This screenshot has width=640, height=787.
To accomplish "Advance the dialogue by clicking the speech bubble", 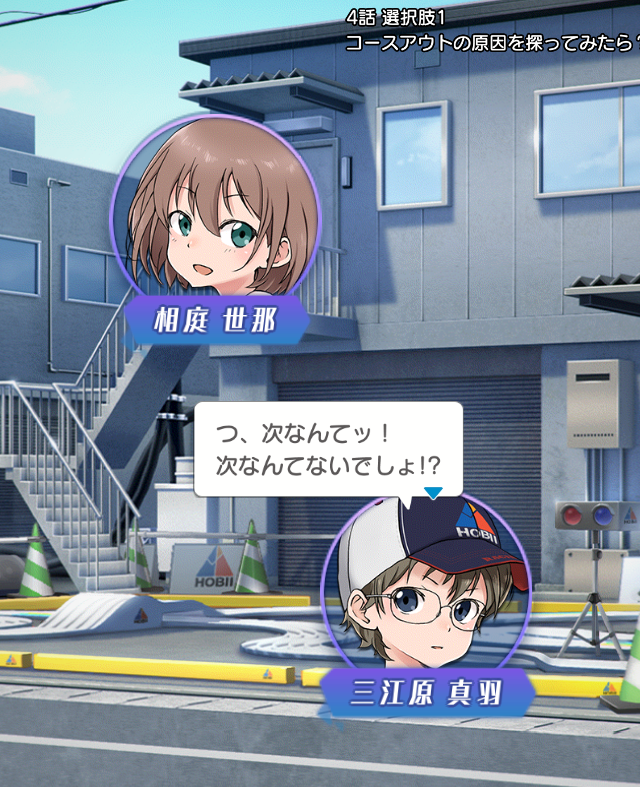I will [328, 449].
